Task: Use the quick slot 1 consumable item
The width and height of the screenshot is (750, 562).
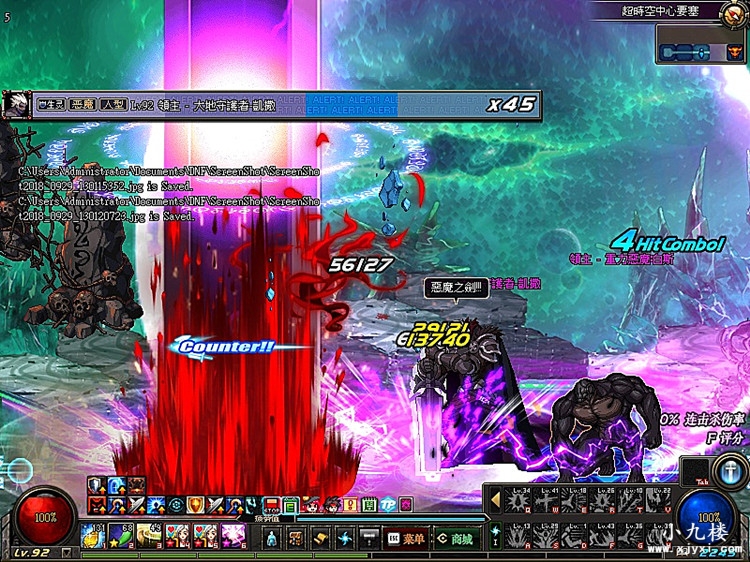Action: [93, 535]
